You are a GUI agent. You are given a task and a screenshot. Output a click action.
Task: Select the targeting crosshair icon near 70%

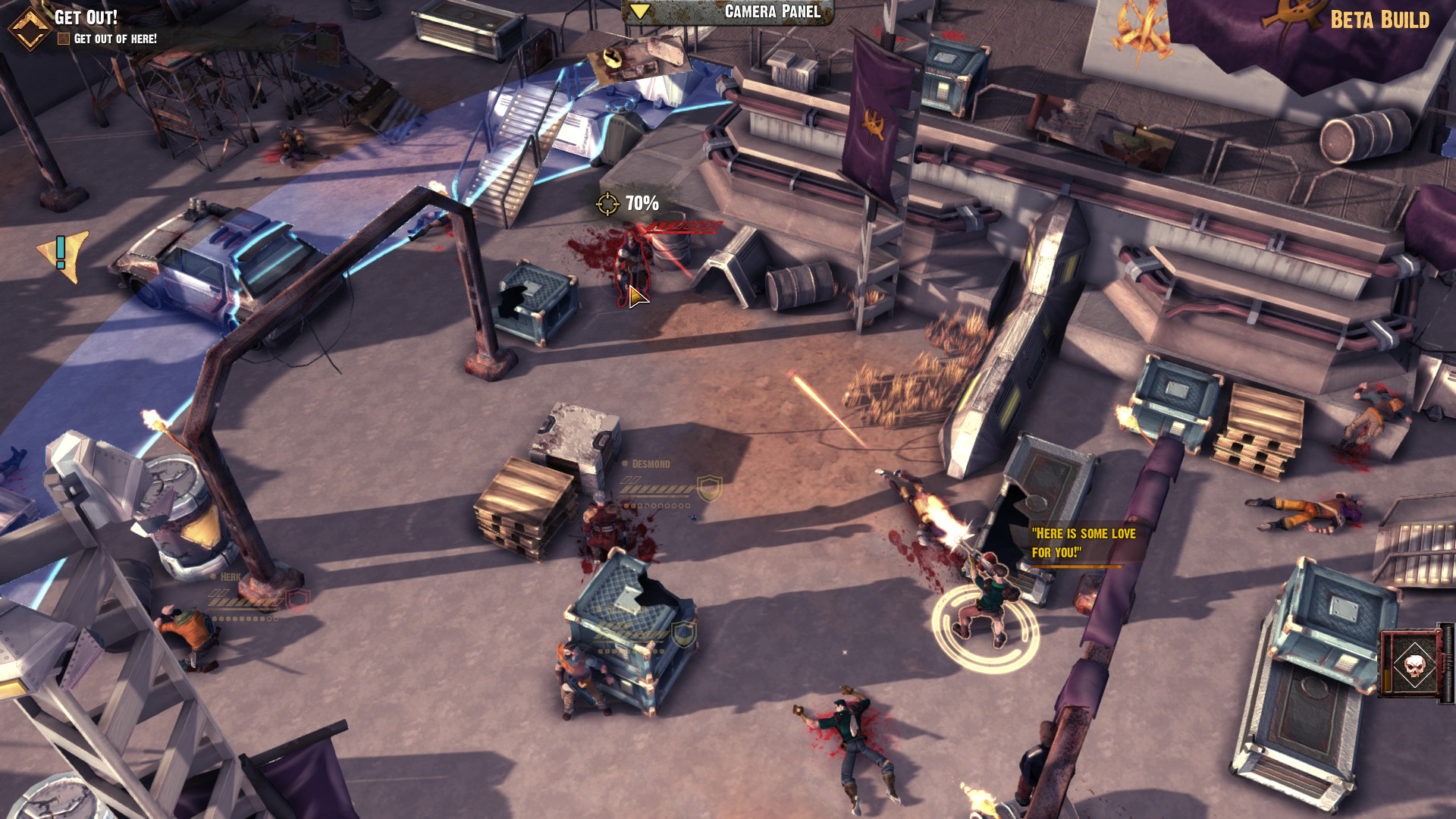608,203
